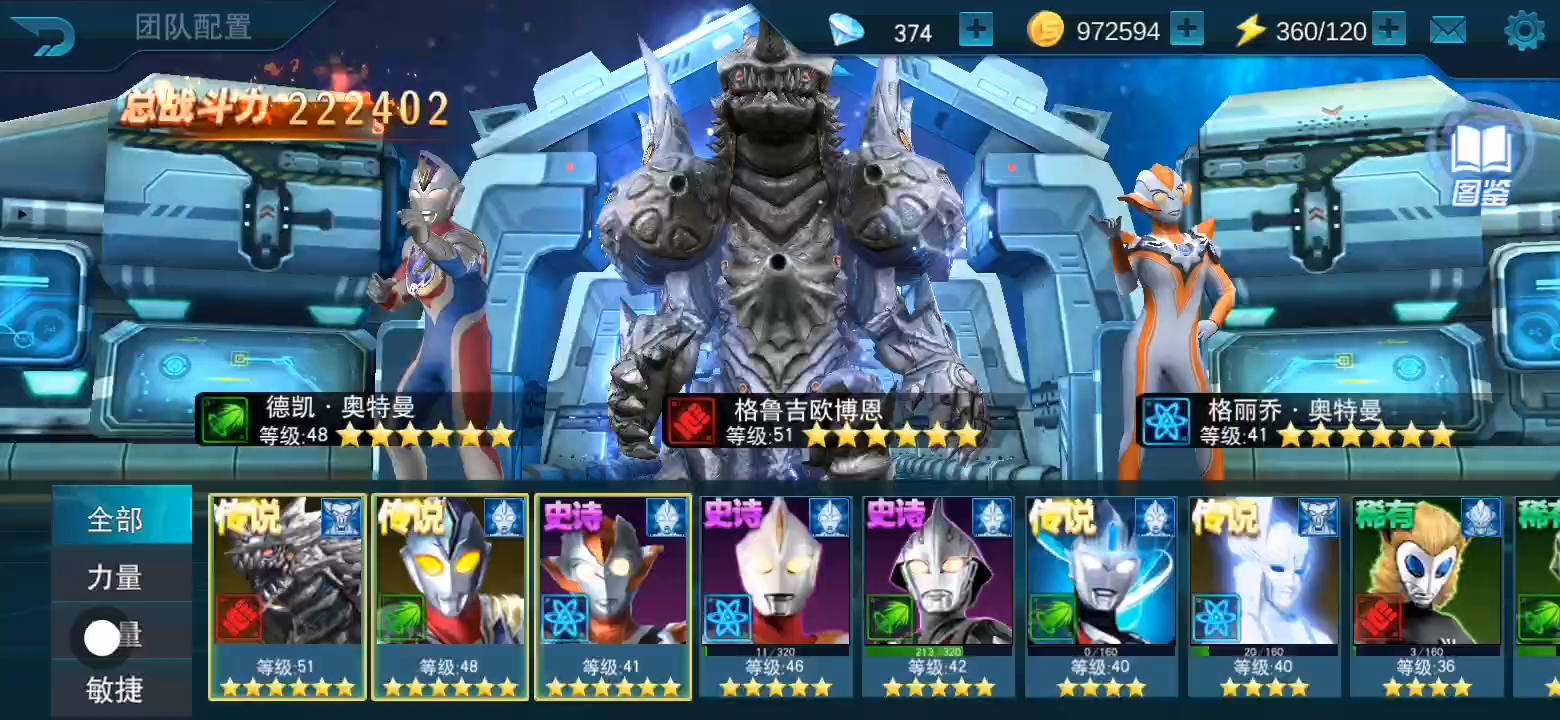The height and width of the screenshot is (720, 1560).
Task: Choose the level 36 rare hero card
Action: tap(1426, 595)
